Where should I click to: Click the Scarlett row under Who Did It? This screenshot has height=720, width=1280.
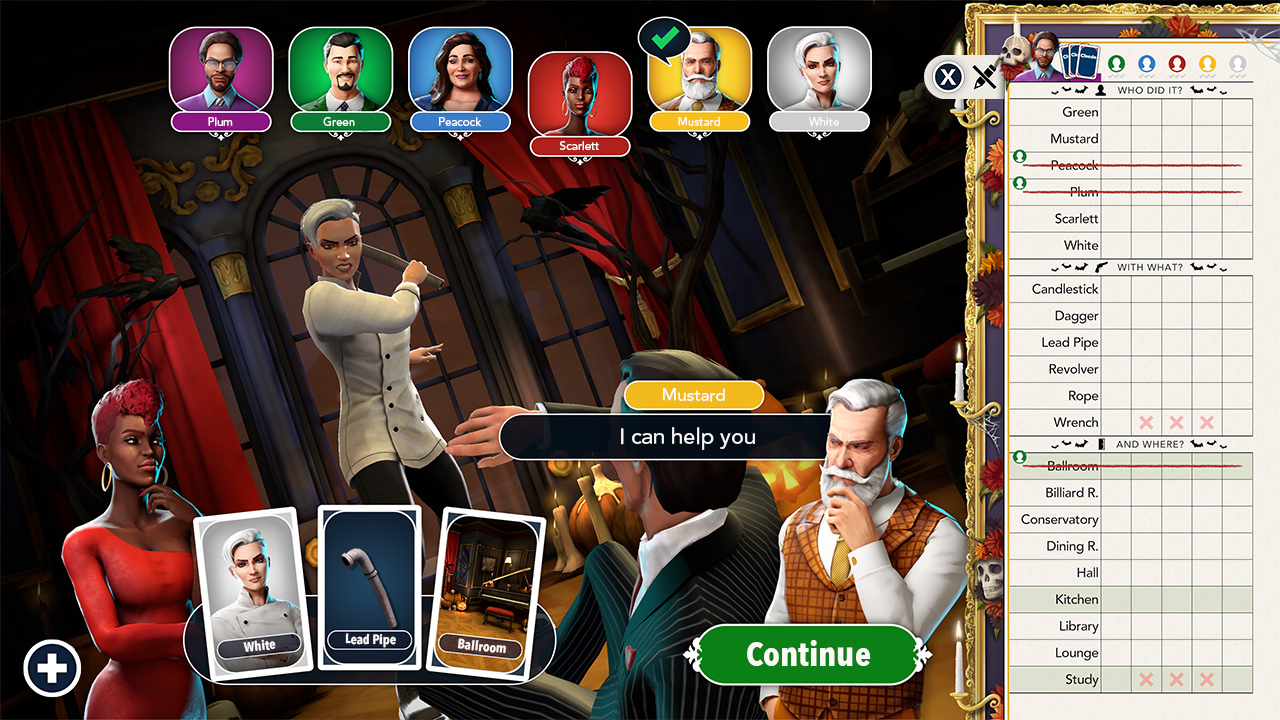point(1075,218)
